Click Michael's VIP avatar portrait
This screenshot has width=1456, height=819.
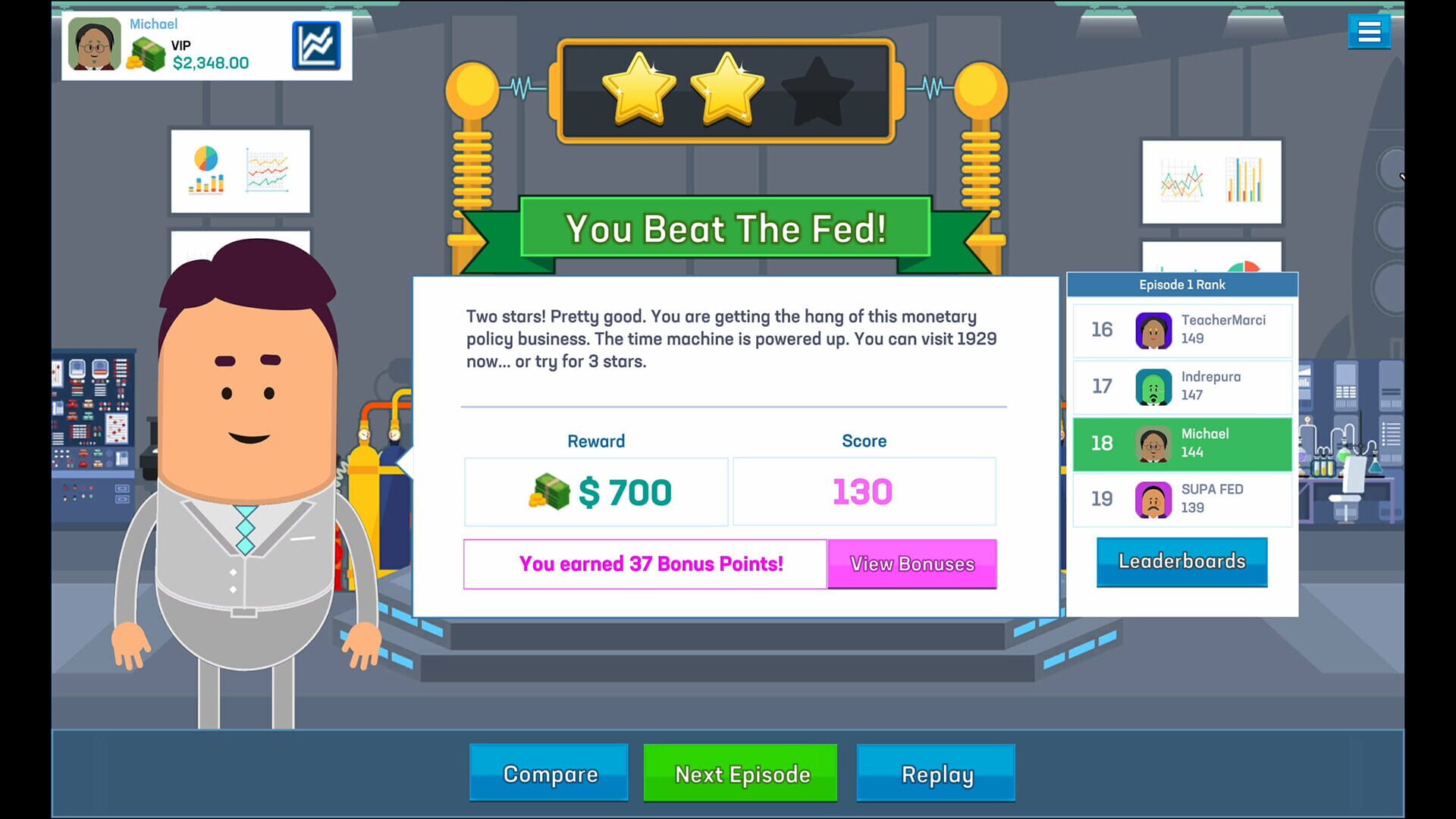point(93,45)
